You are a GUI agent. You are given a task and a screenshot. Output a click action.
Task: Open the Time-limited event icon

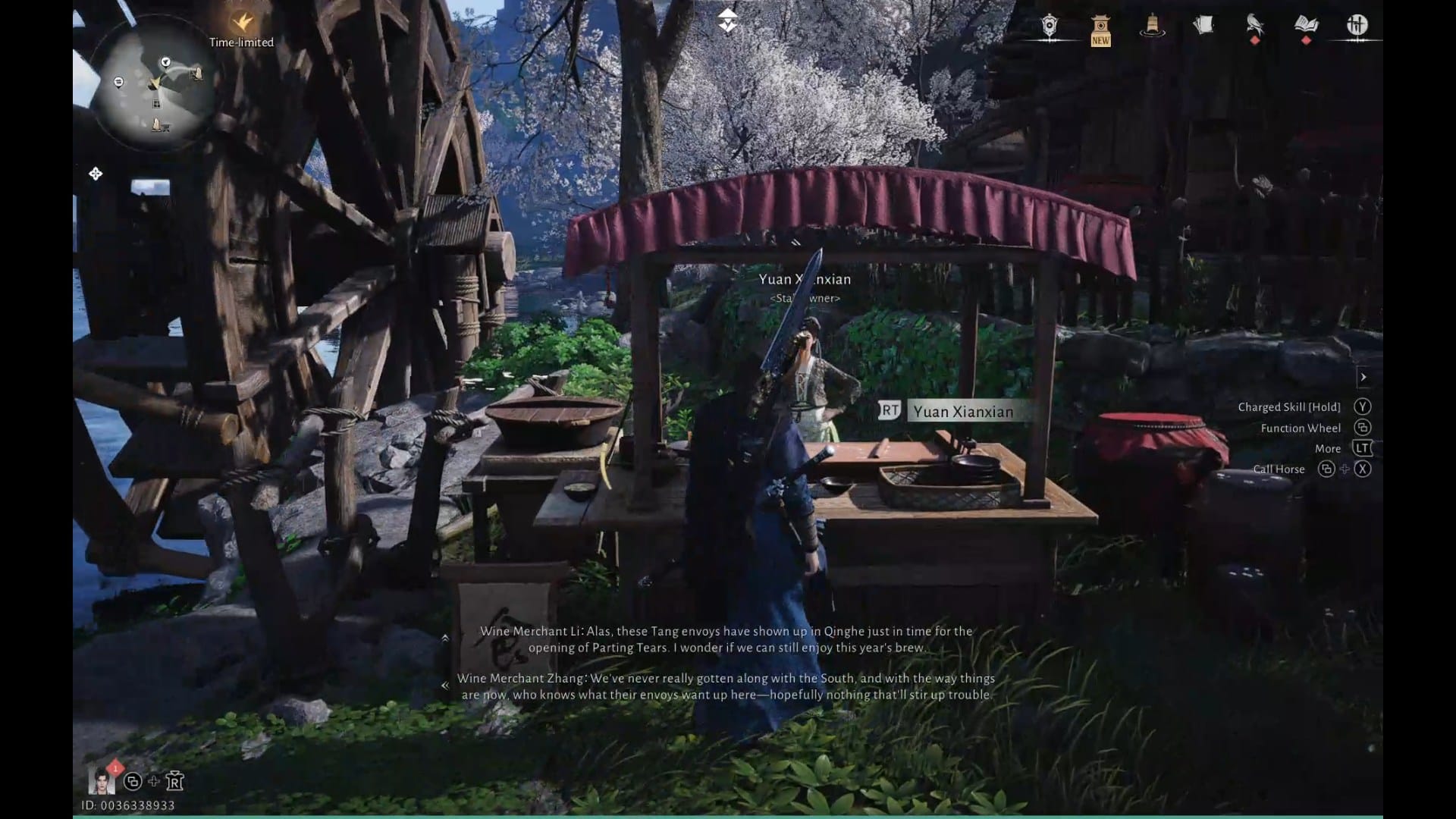tap(242, 23)
